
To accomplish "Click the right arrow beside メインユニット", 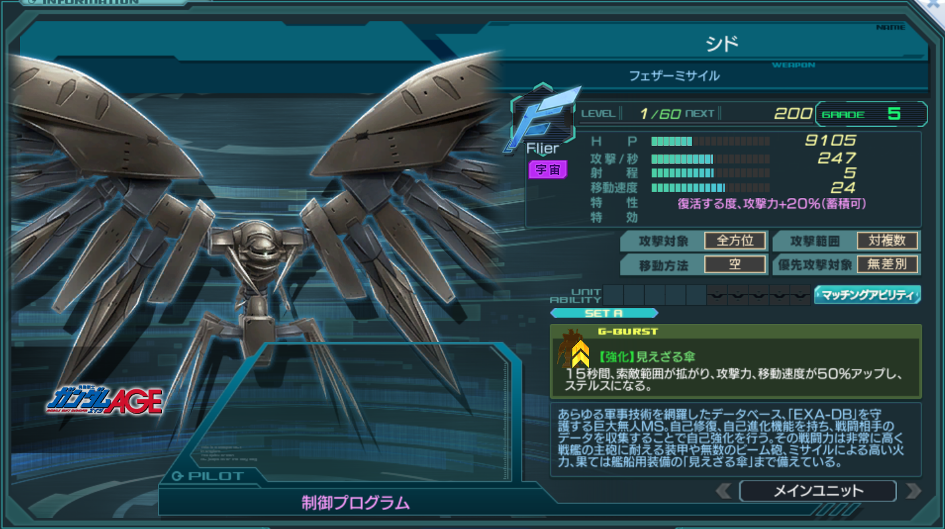I will pyautogui.click(x=912, y=491).
